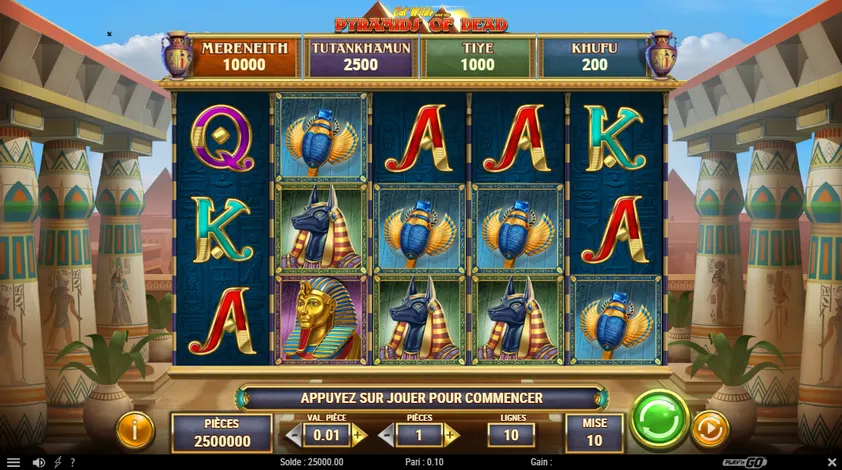Open the hamburger menu
This screenshot has height=470, width=842.
point(13,462)
